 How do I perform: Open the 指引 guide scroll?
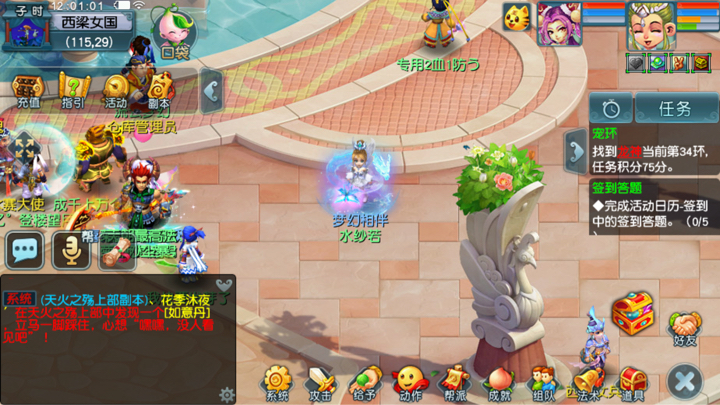point(73,89)
